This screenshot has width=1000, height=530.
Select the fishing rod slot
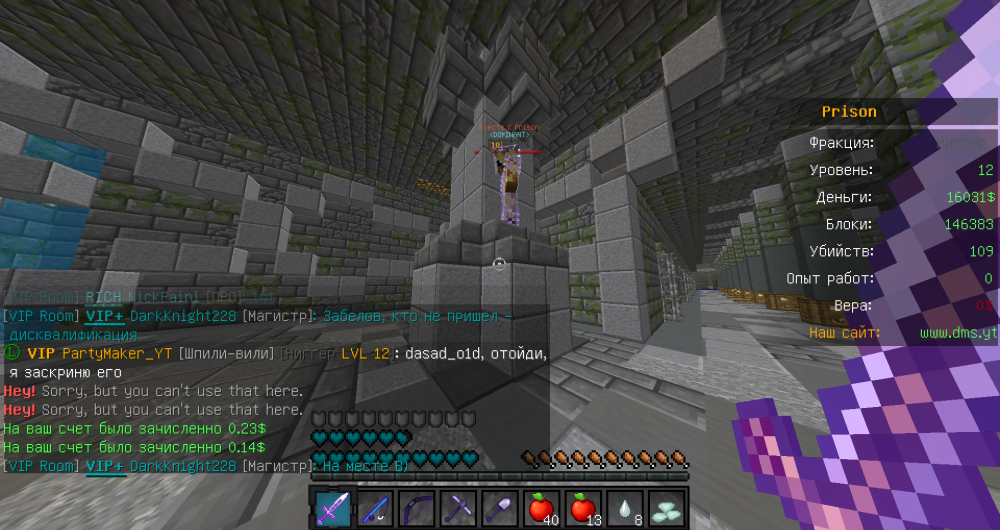tap(374, 508)
